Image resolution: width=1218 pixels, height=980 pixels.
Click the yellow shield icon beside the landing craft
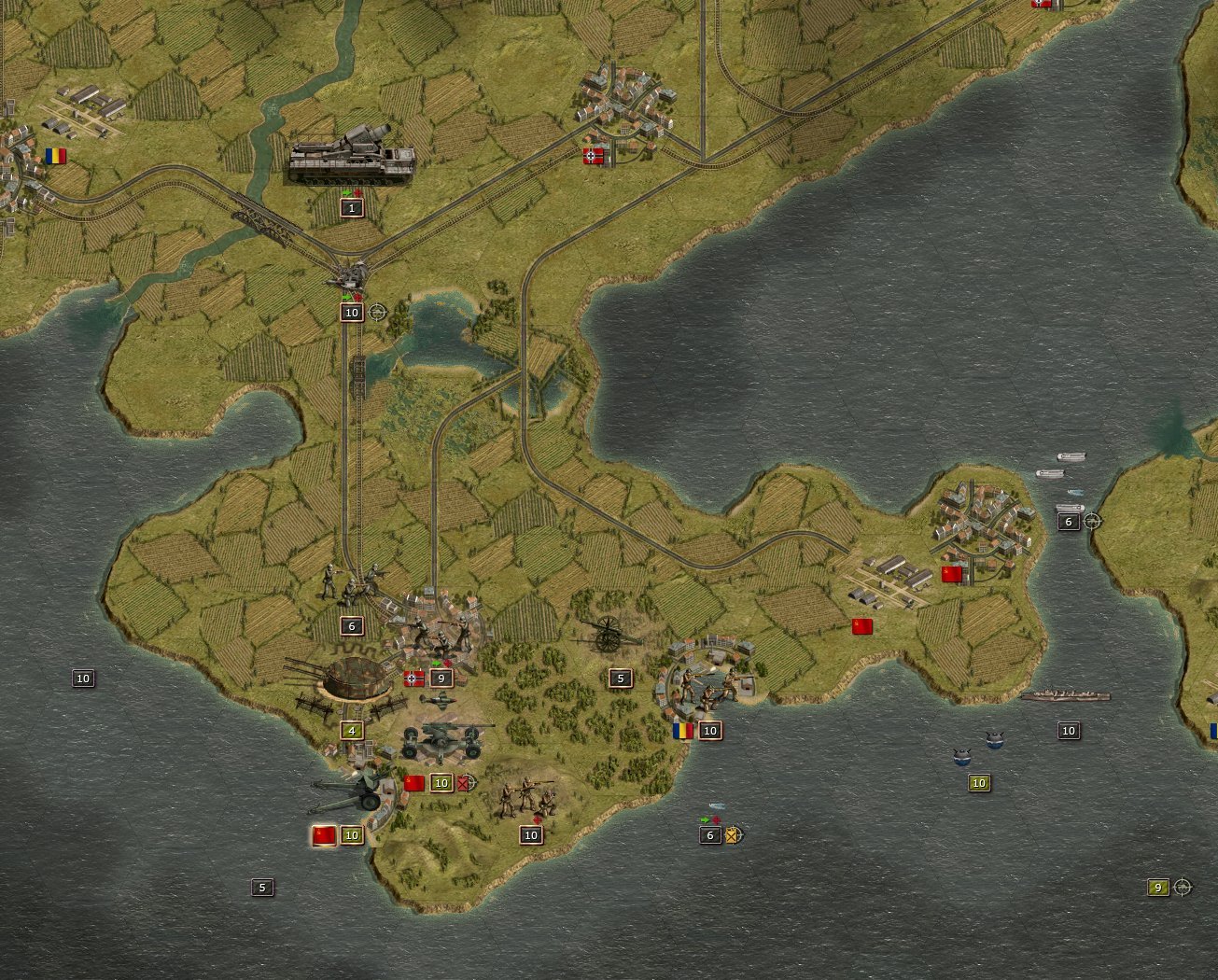(731, 836)
